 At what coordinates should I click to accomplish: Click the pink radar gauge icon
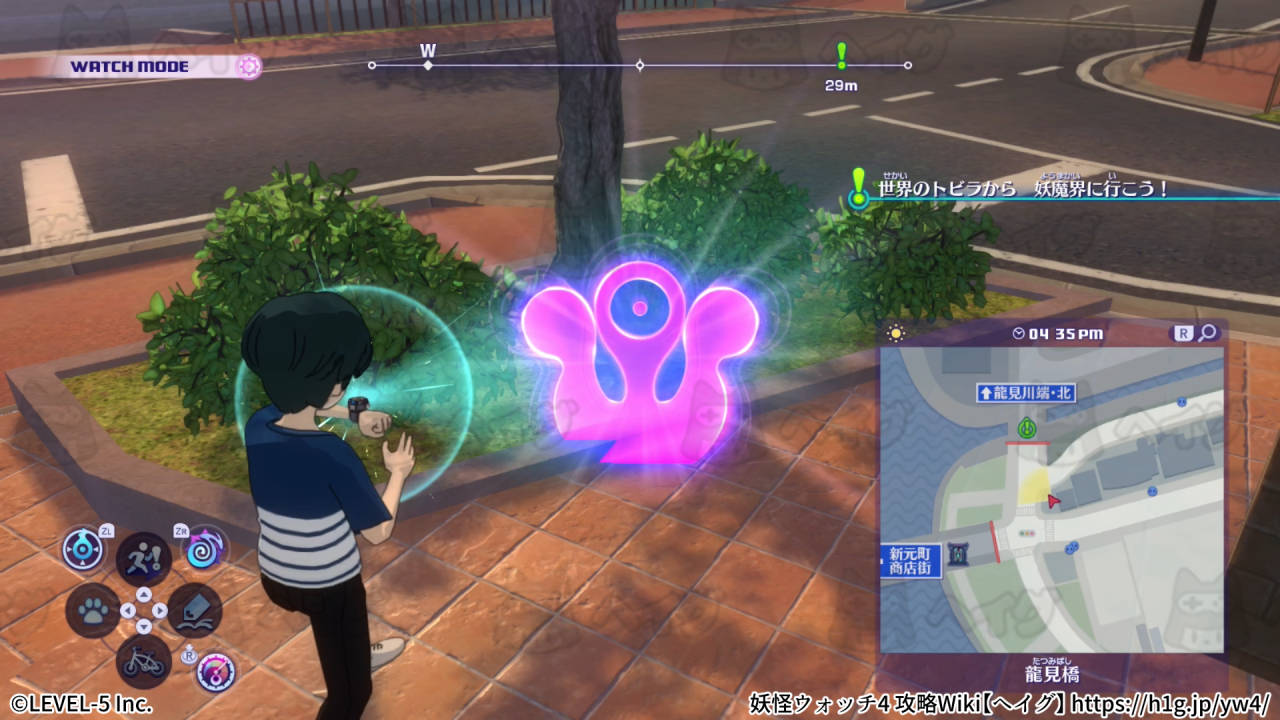tap(216, 672)
